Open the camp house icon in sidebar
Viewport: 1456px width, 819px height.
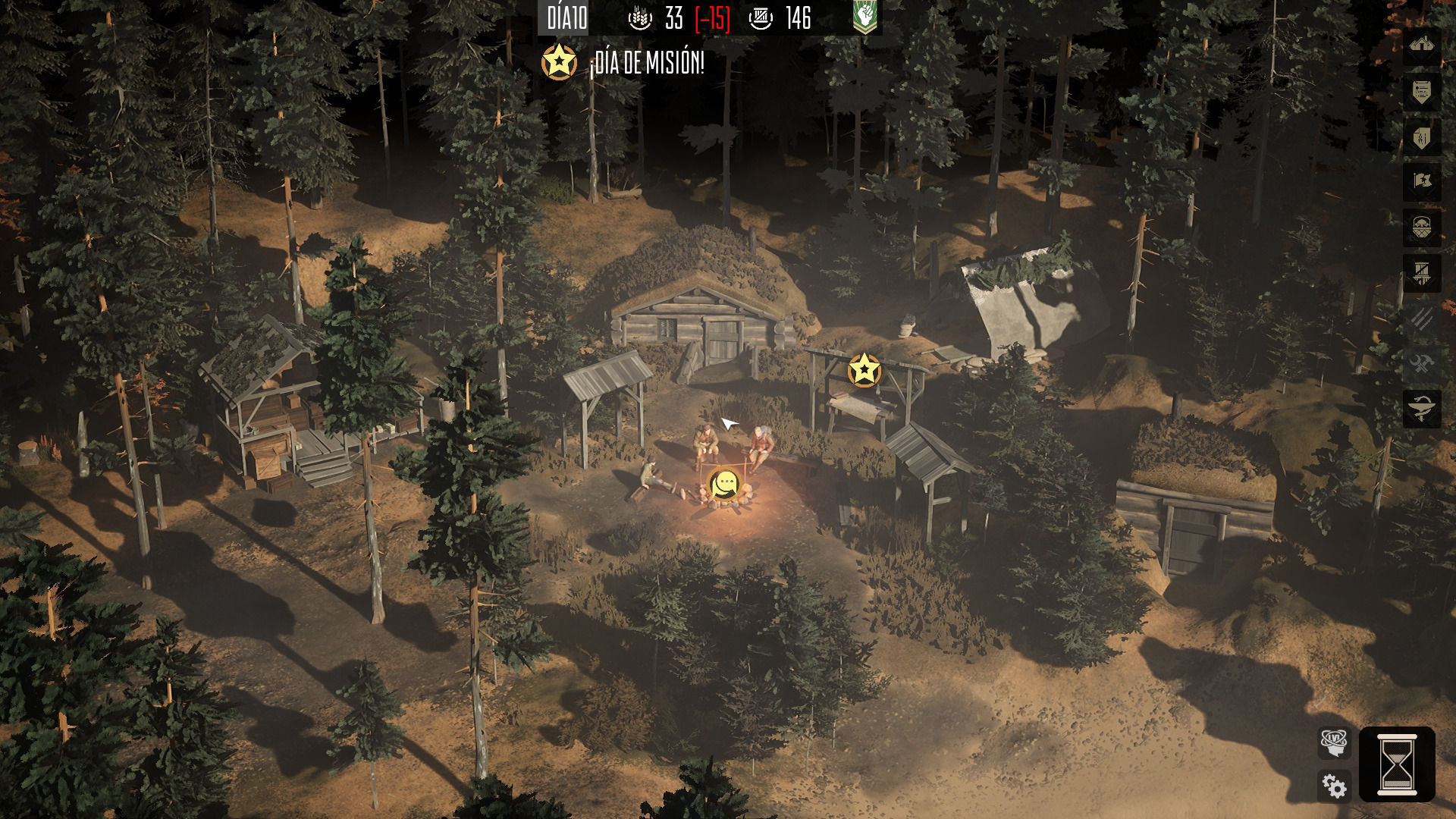1421,45
